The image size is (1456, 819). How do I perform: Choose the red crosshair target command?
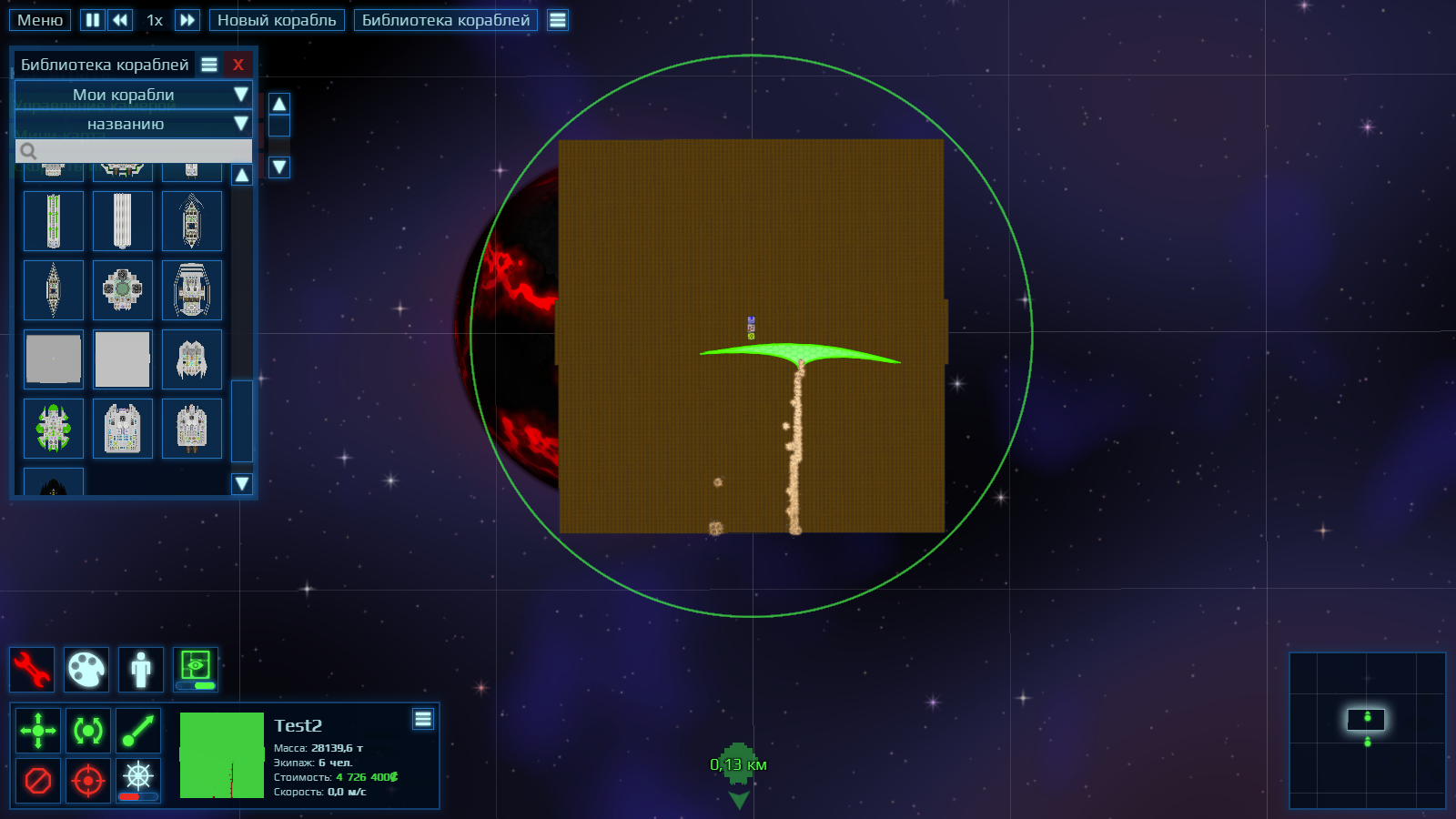88,781
